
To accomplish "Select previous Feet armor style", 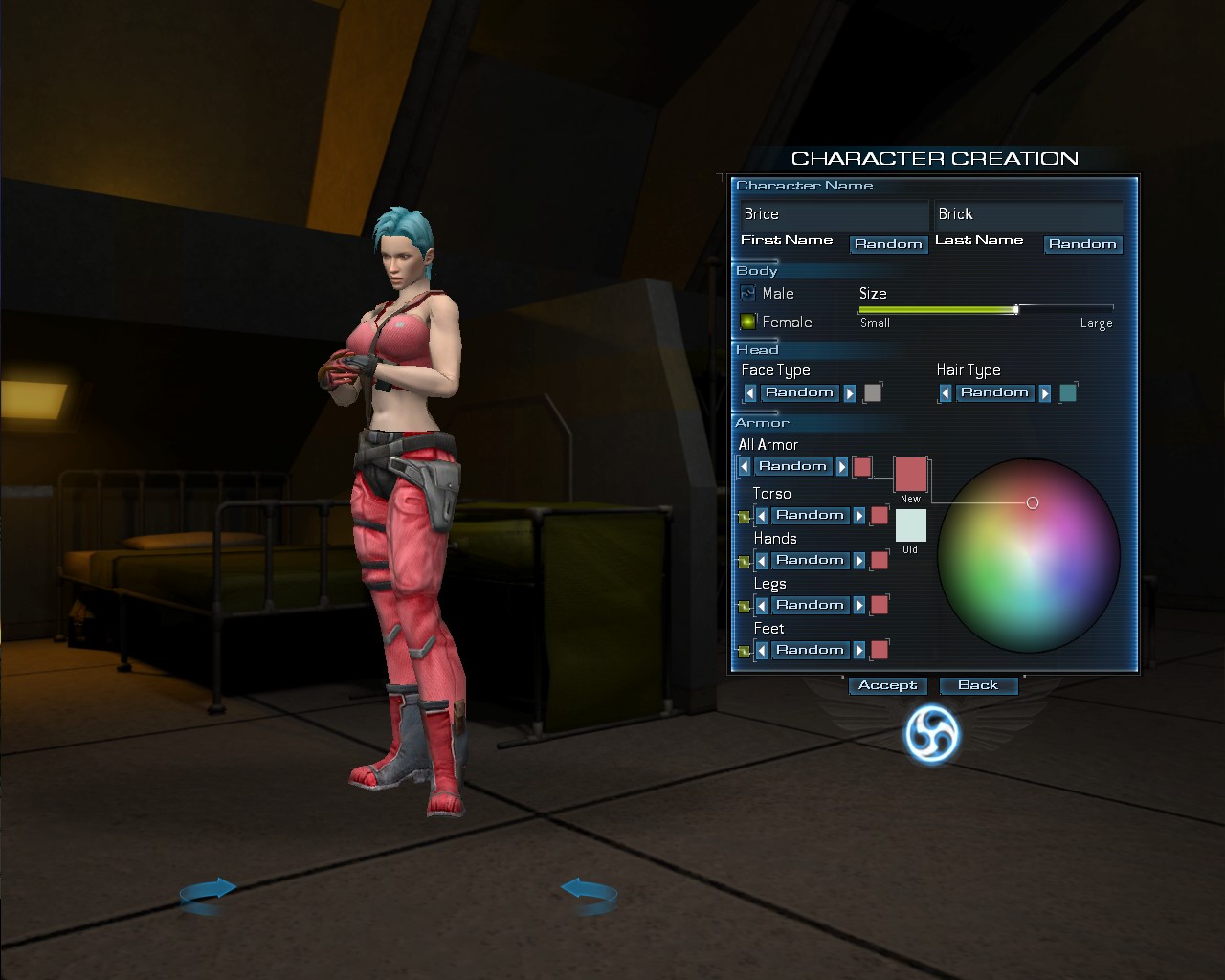I will [x=762, y=651].
